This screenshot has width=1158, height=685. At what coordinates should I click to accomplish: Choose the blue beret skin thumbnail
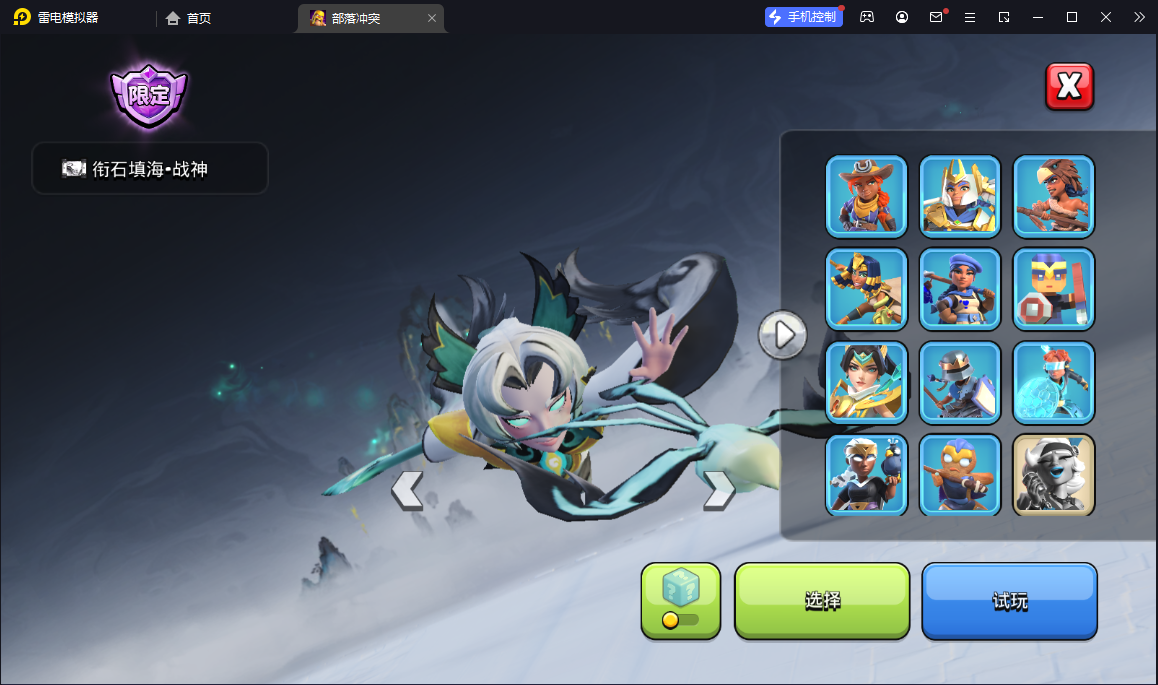(959, 288)
